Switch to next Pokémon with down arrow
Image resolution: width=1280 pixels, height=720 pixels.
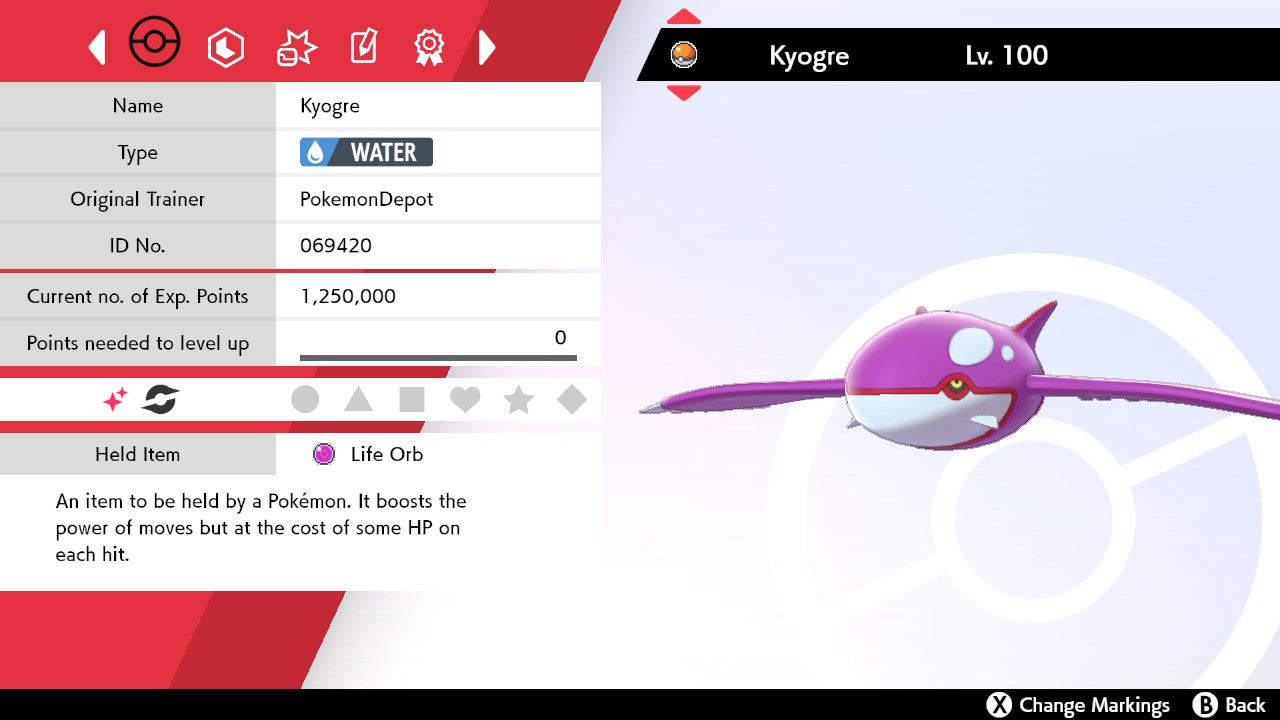tap(684, 92)
